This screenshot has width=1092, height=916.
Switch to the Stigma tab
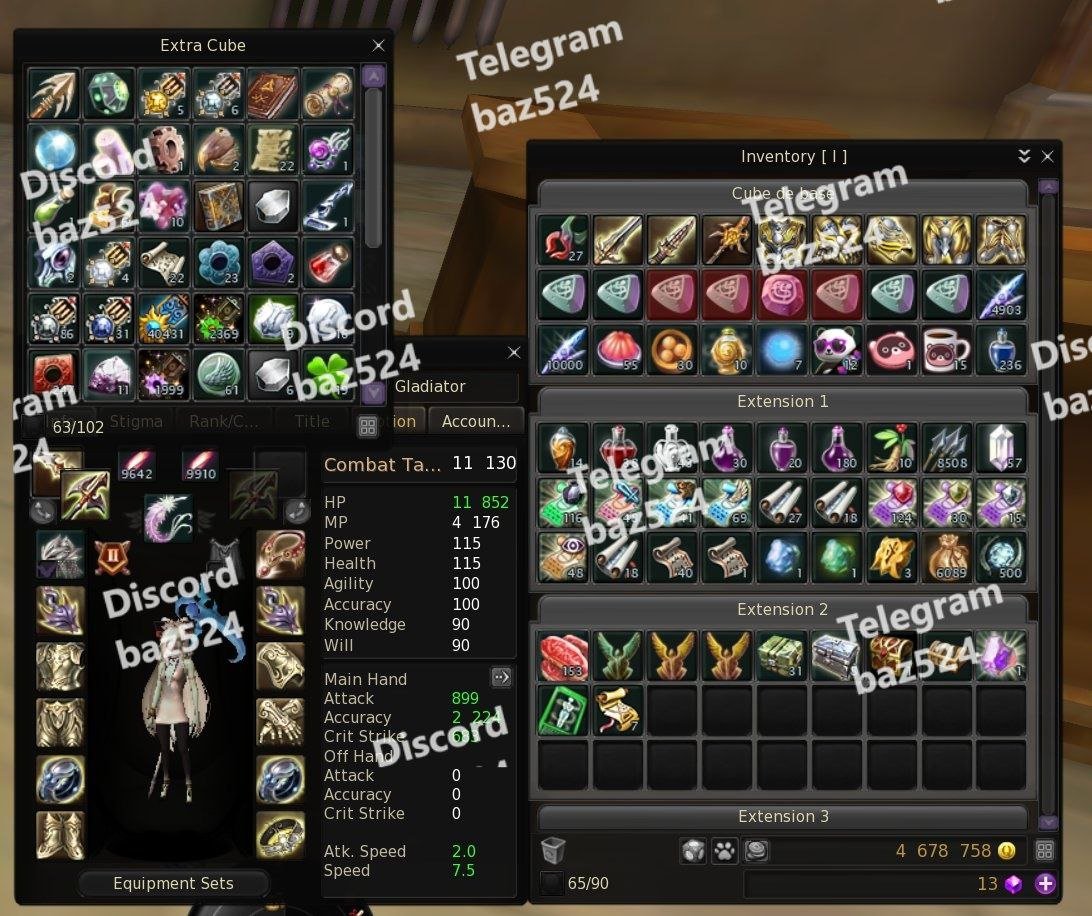click(136, 422)
